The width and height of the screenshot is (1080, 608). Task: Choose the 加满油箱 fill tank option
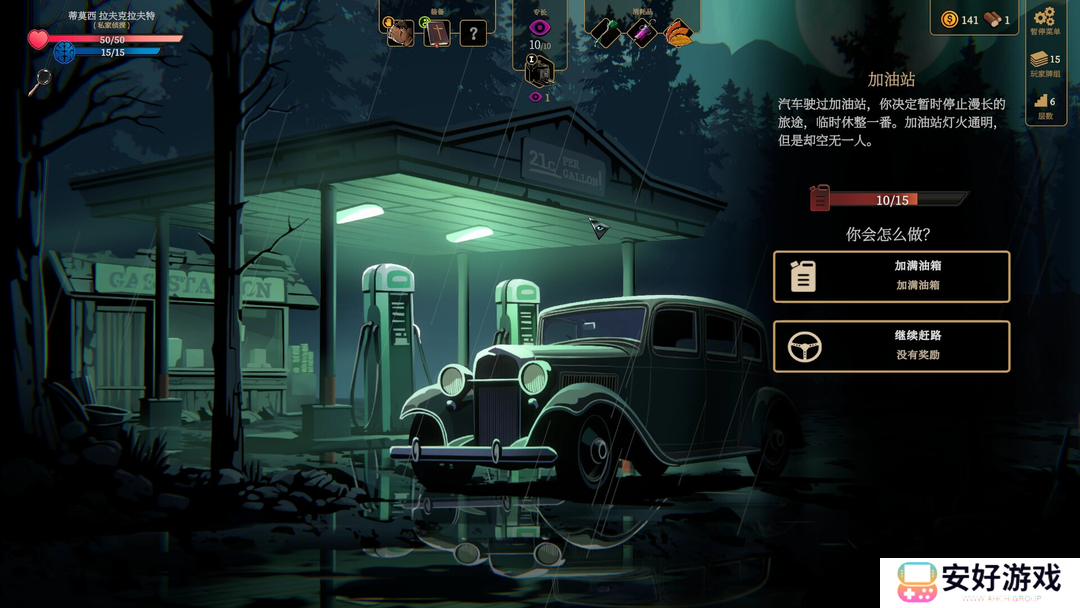(891, 277)
